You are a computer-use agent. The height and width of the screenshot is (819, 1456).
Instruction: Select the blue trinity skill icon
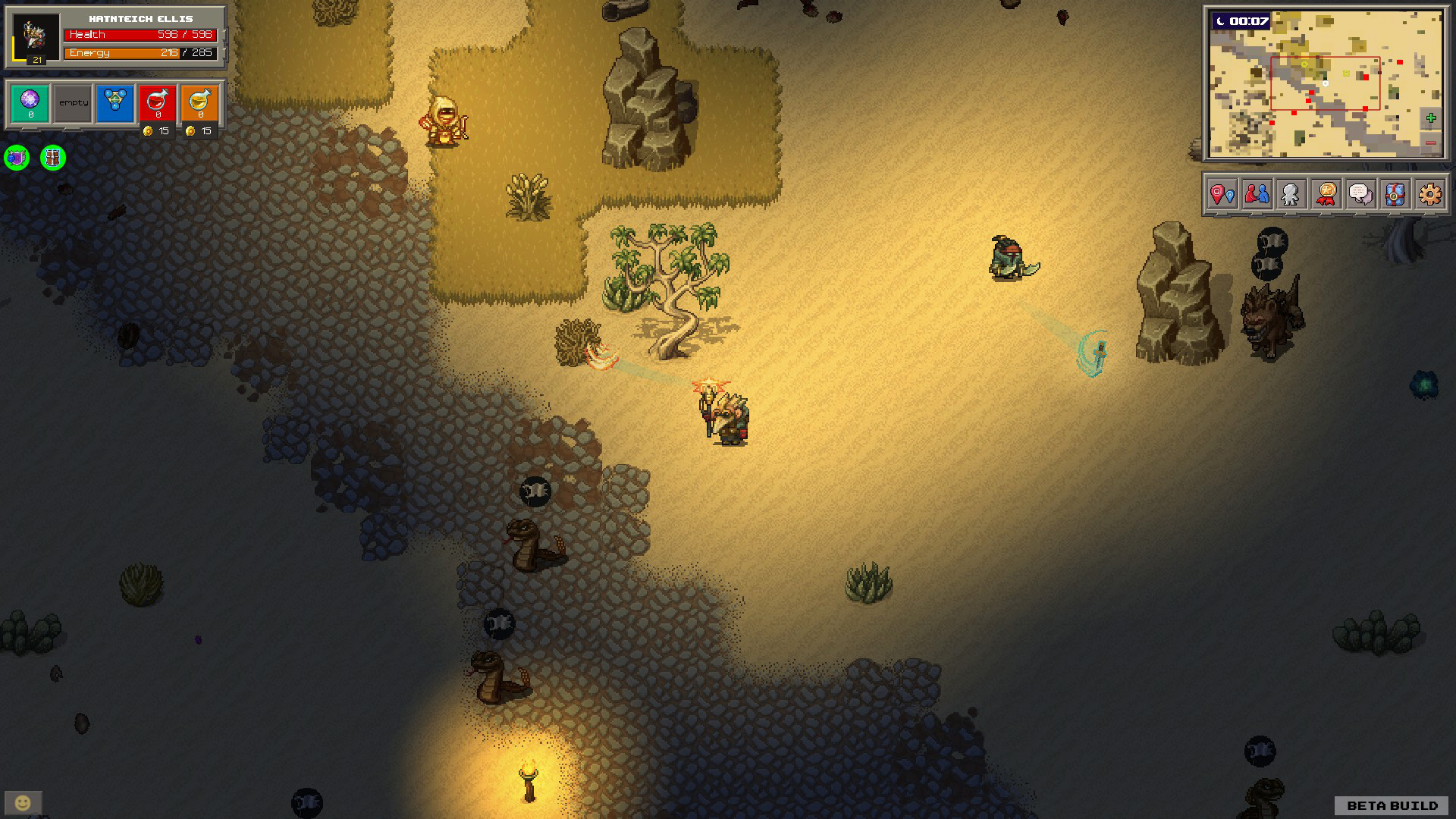coord(115,102)
